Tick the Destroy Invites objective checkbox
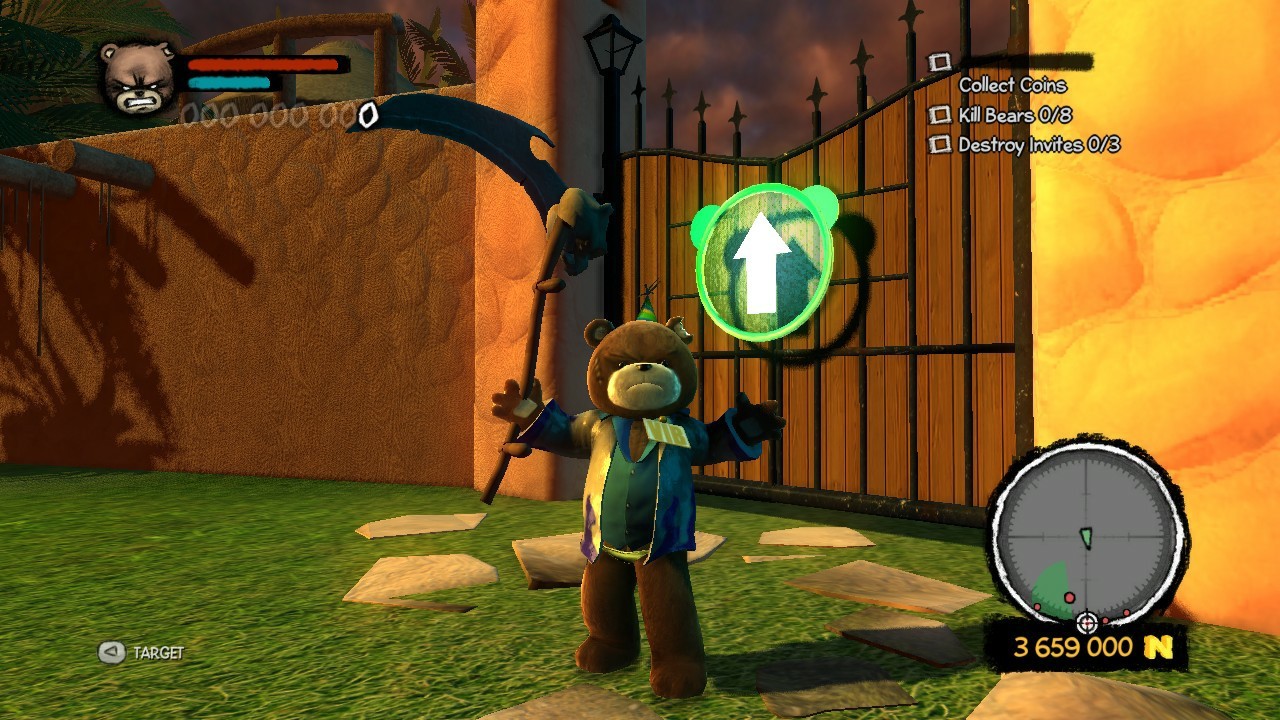 click(940, 145)
